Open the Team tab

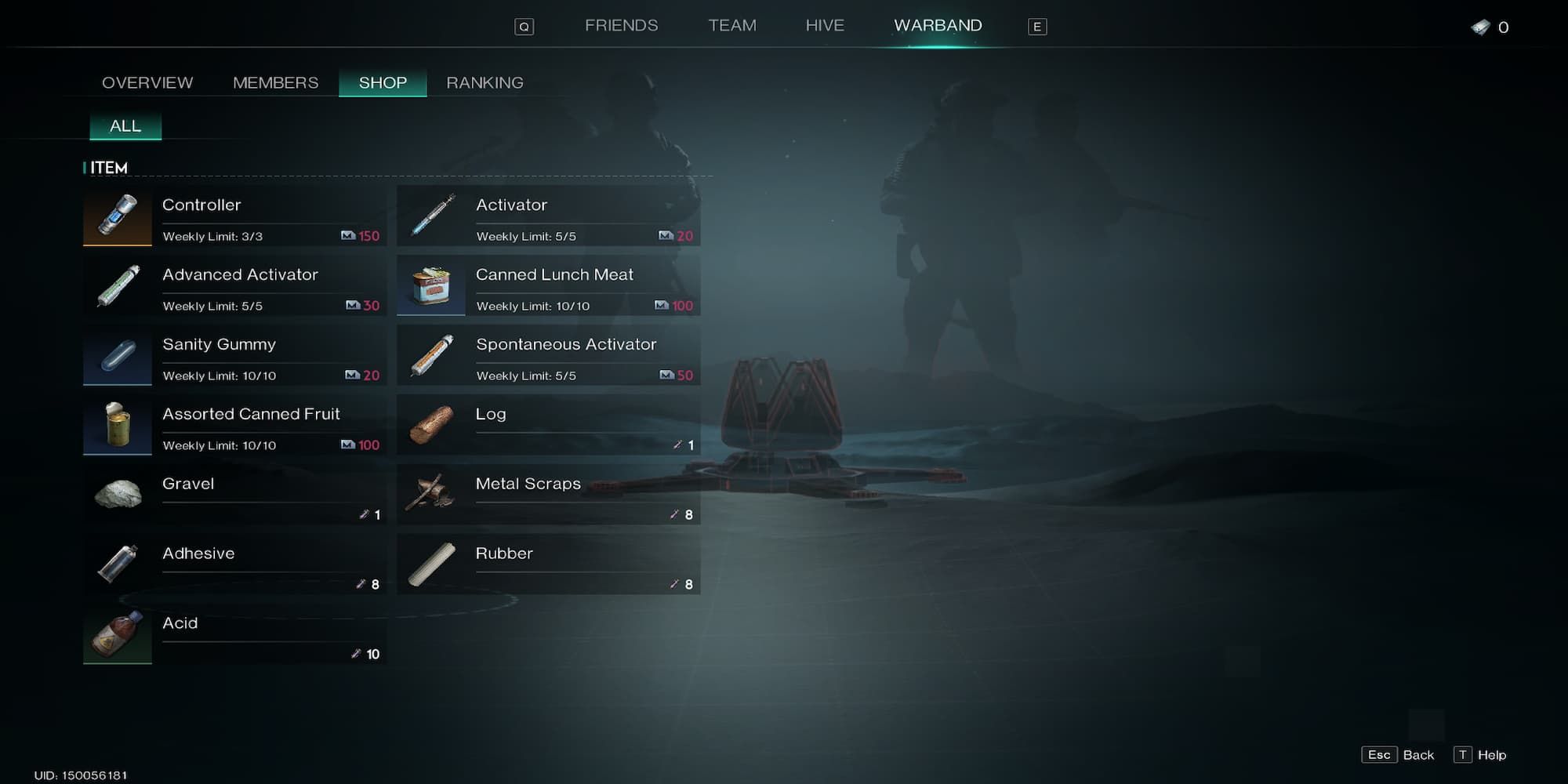[x=732, y=26]
